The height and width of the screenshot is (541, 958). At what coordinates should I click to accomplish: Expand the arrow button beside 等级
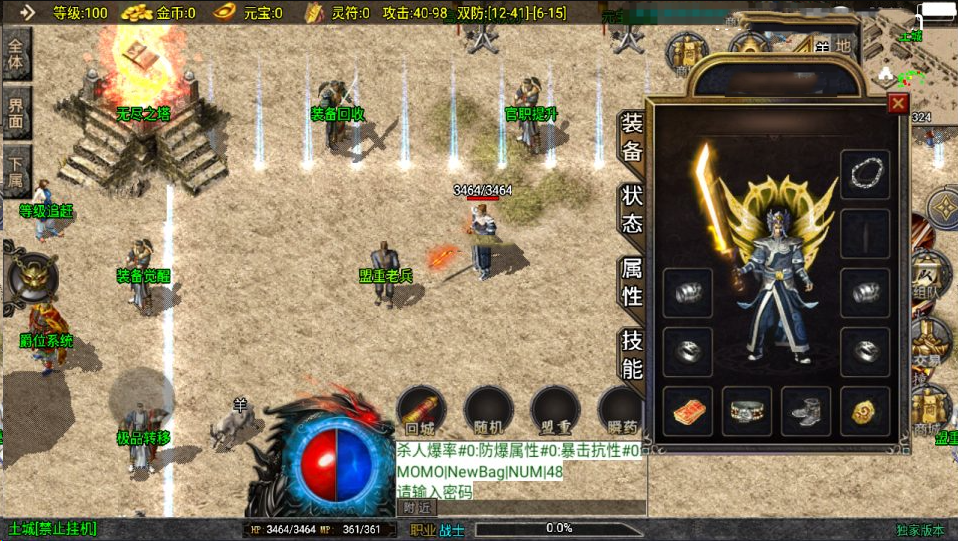pyautogui.click(x=27, y=12)
